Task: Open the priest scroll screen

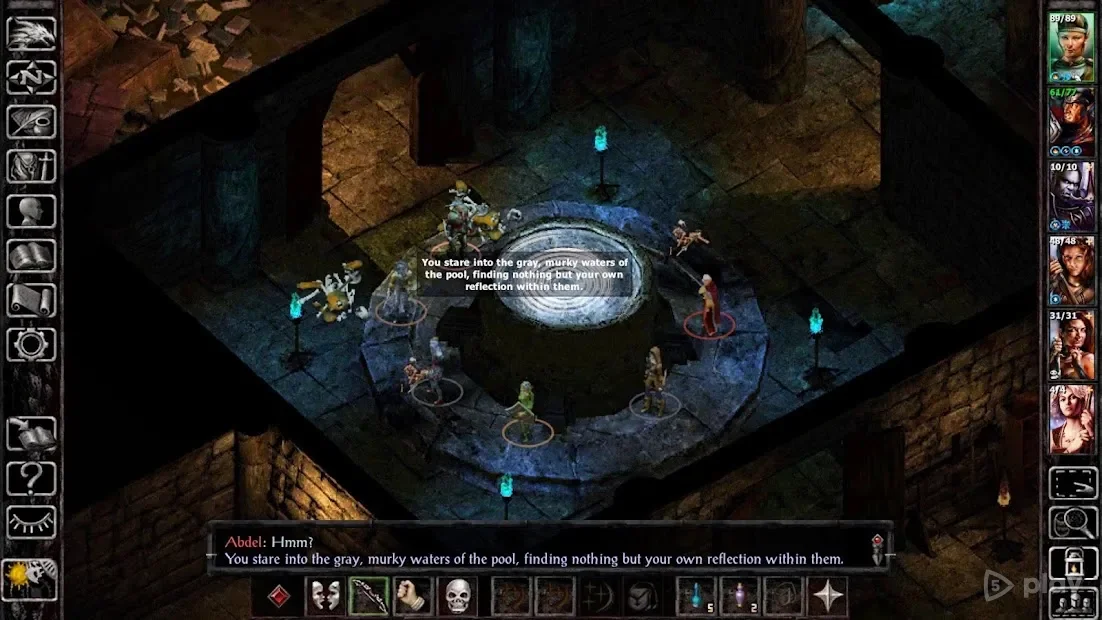Action: (31, 300)
